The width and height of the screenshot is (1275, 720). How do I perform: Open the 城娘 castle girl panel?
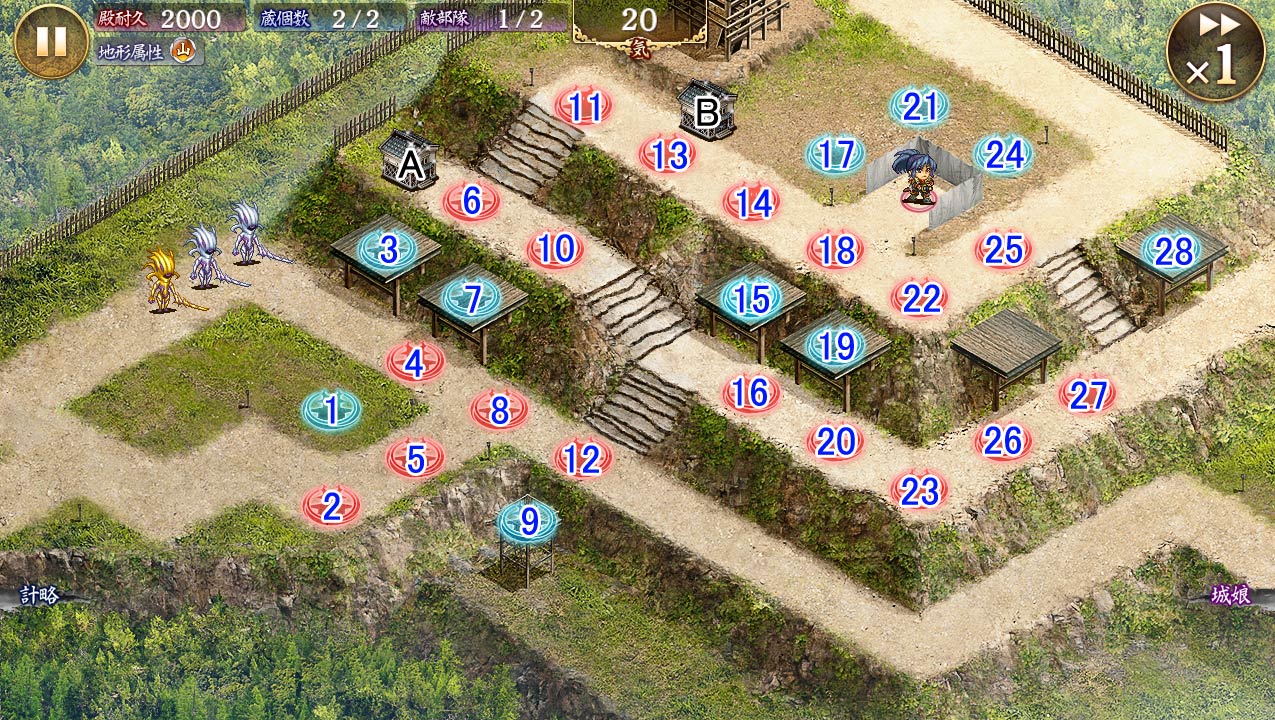click(x=1232, y=596)
